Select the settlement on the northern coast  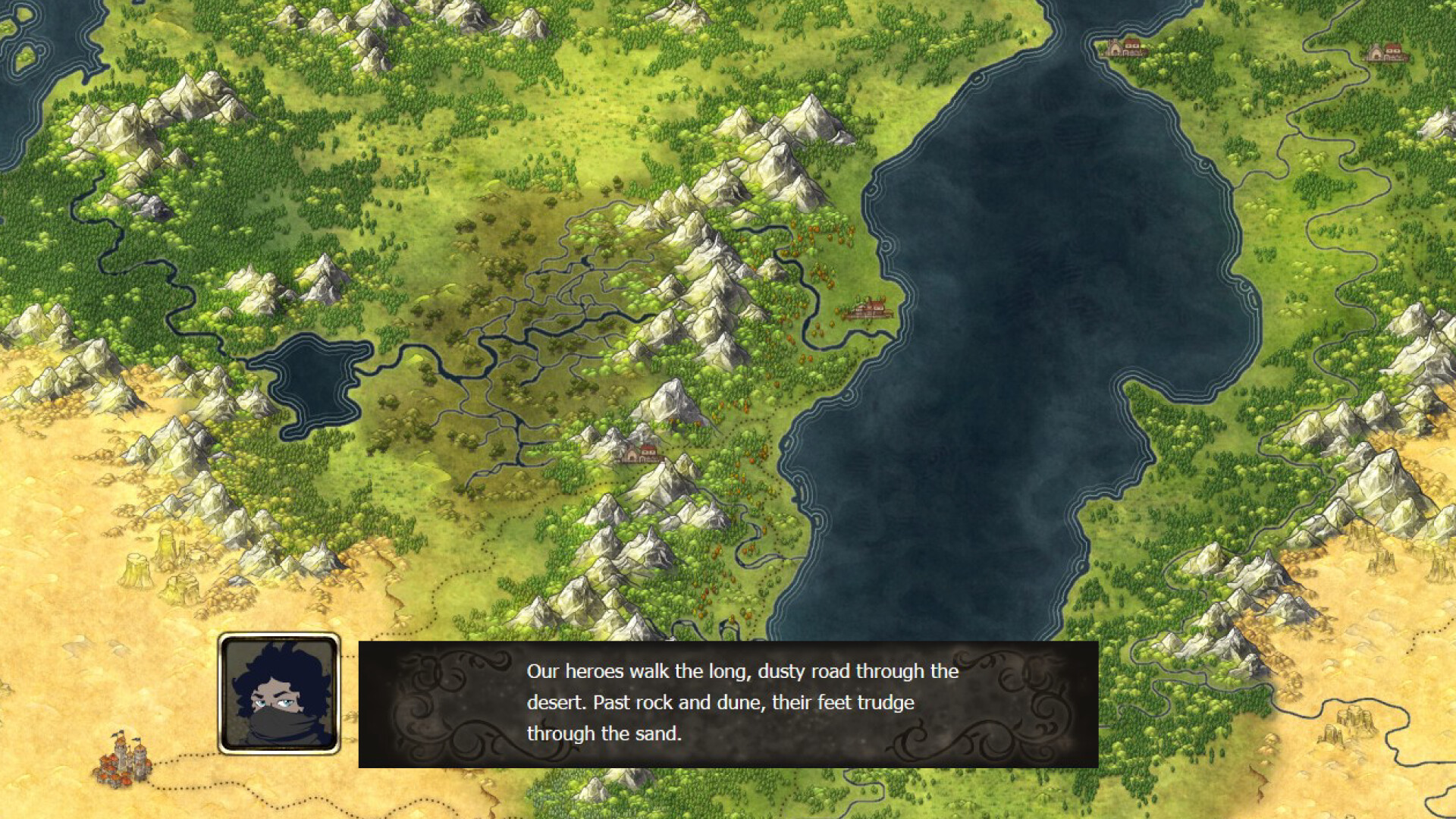pos(1125,47)
